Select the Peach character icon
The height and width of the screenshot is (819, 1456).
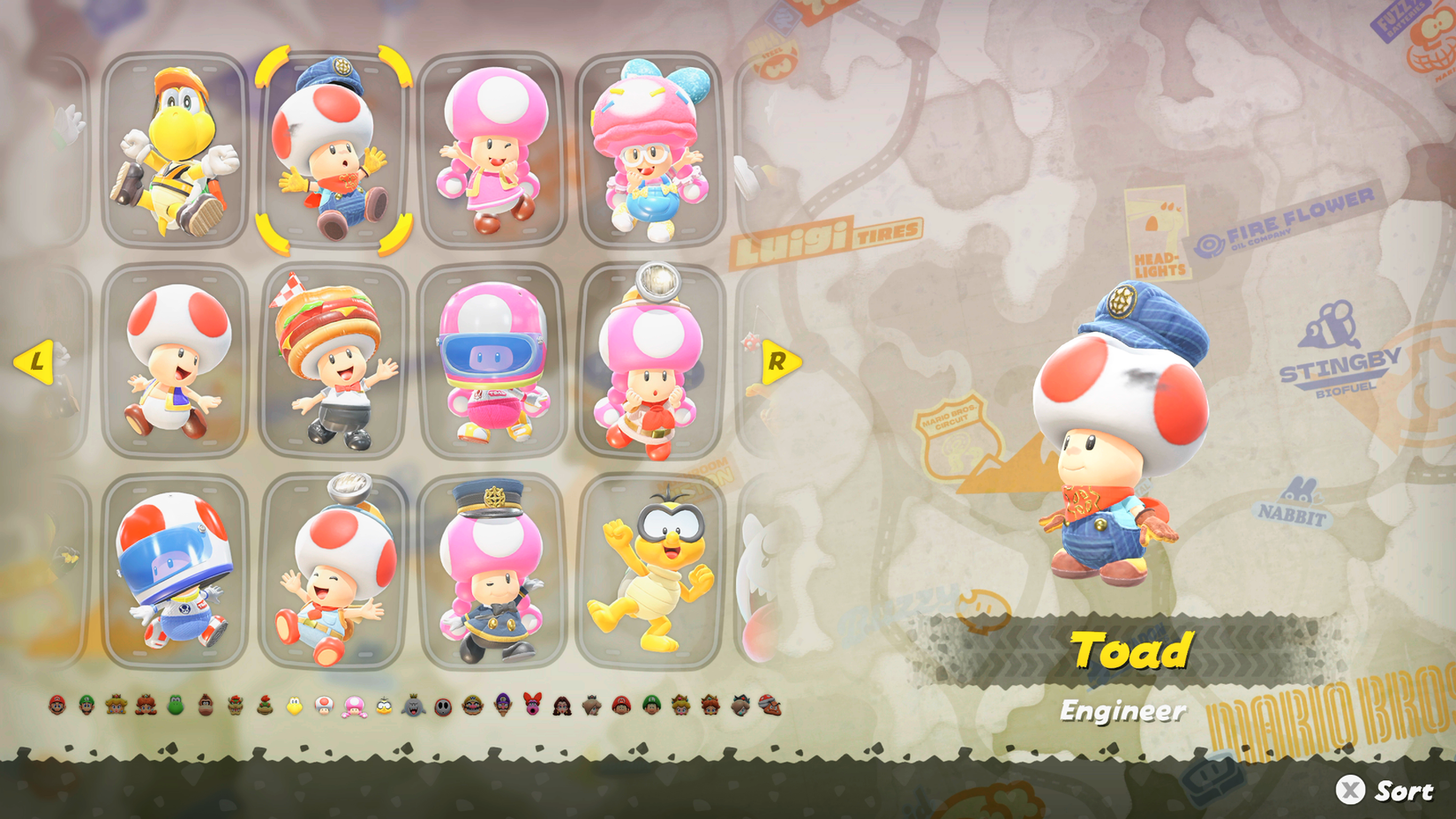116,706
